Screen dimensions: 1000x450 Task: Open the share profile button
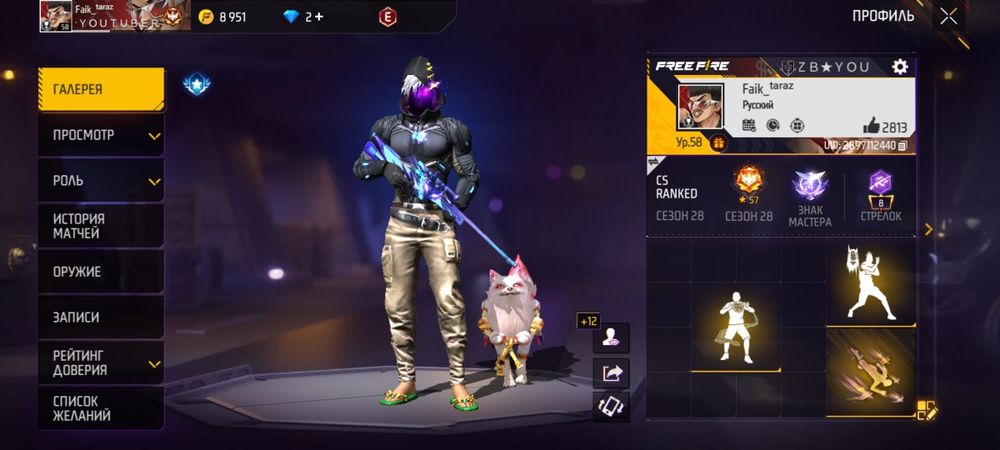(x=611, y=373)
